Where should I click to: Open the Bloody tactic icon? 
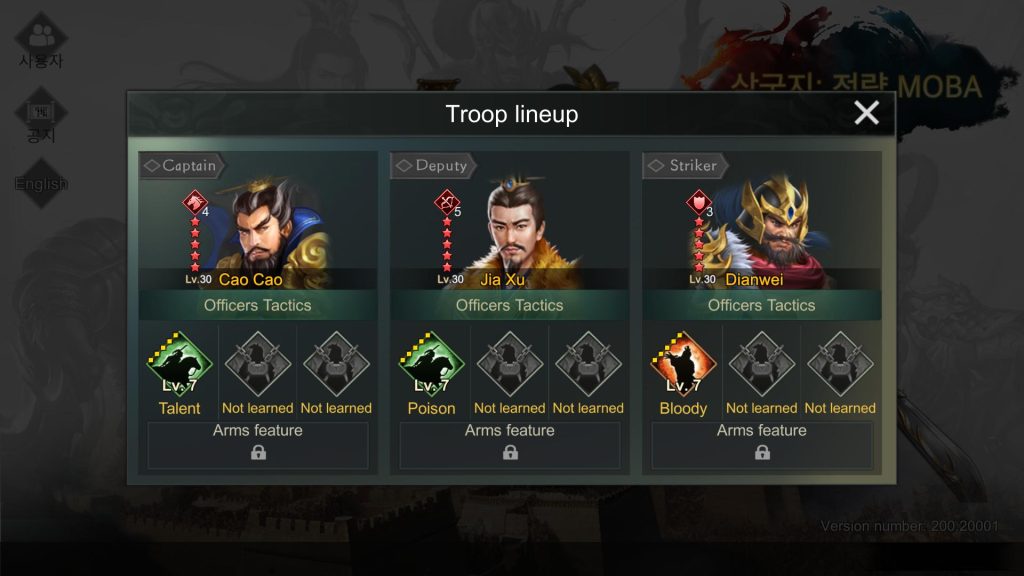684,366
